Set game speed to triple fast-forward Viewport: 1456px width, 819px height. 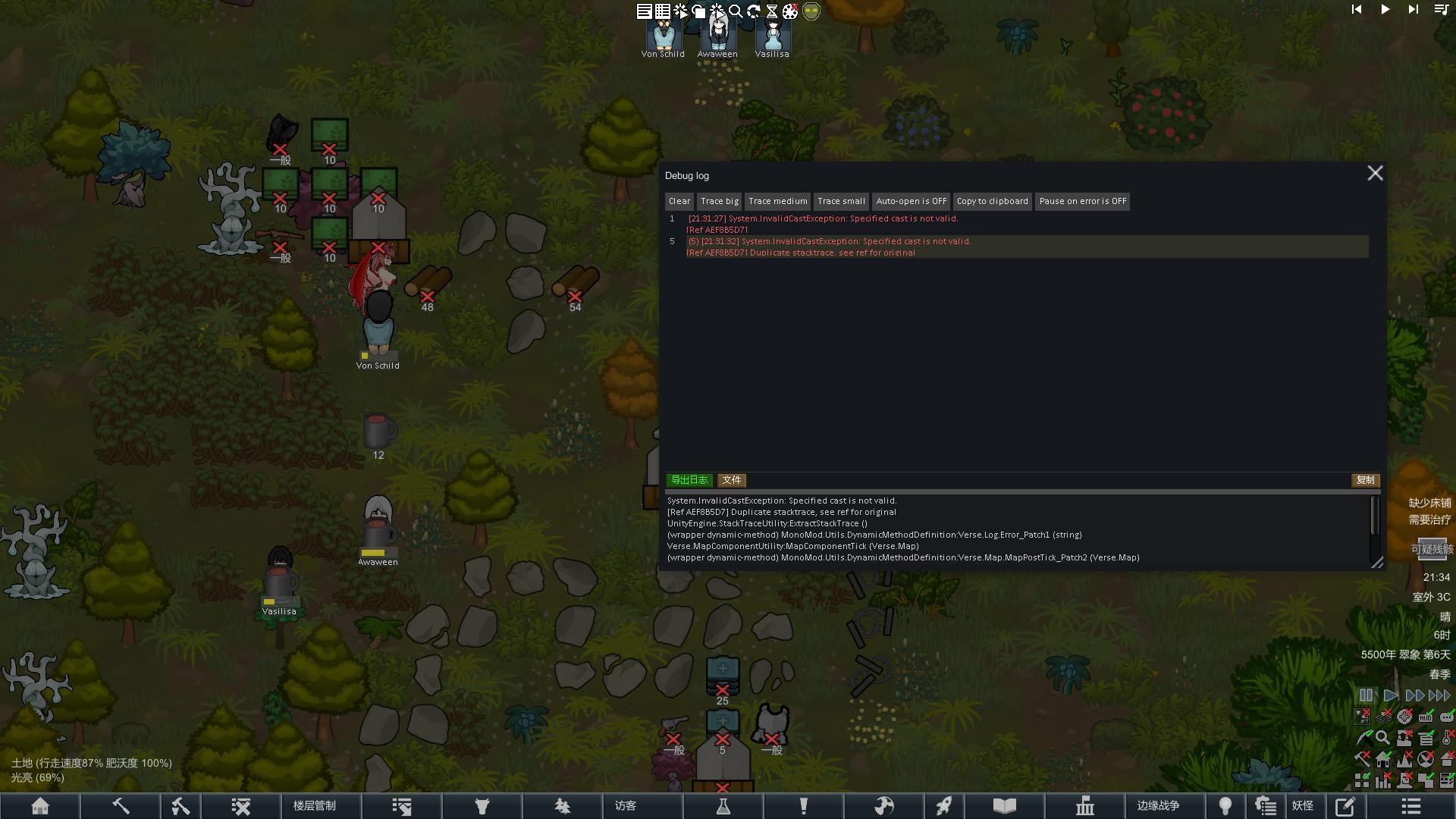tap(1439, 695)
